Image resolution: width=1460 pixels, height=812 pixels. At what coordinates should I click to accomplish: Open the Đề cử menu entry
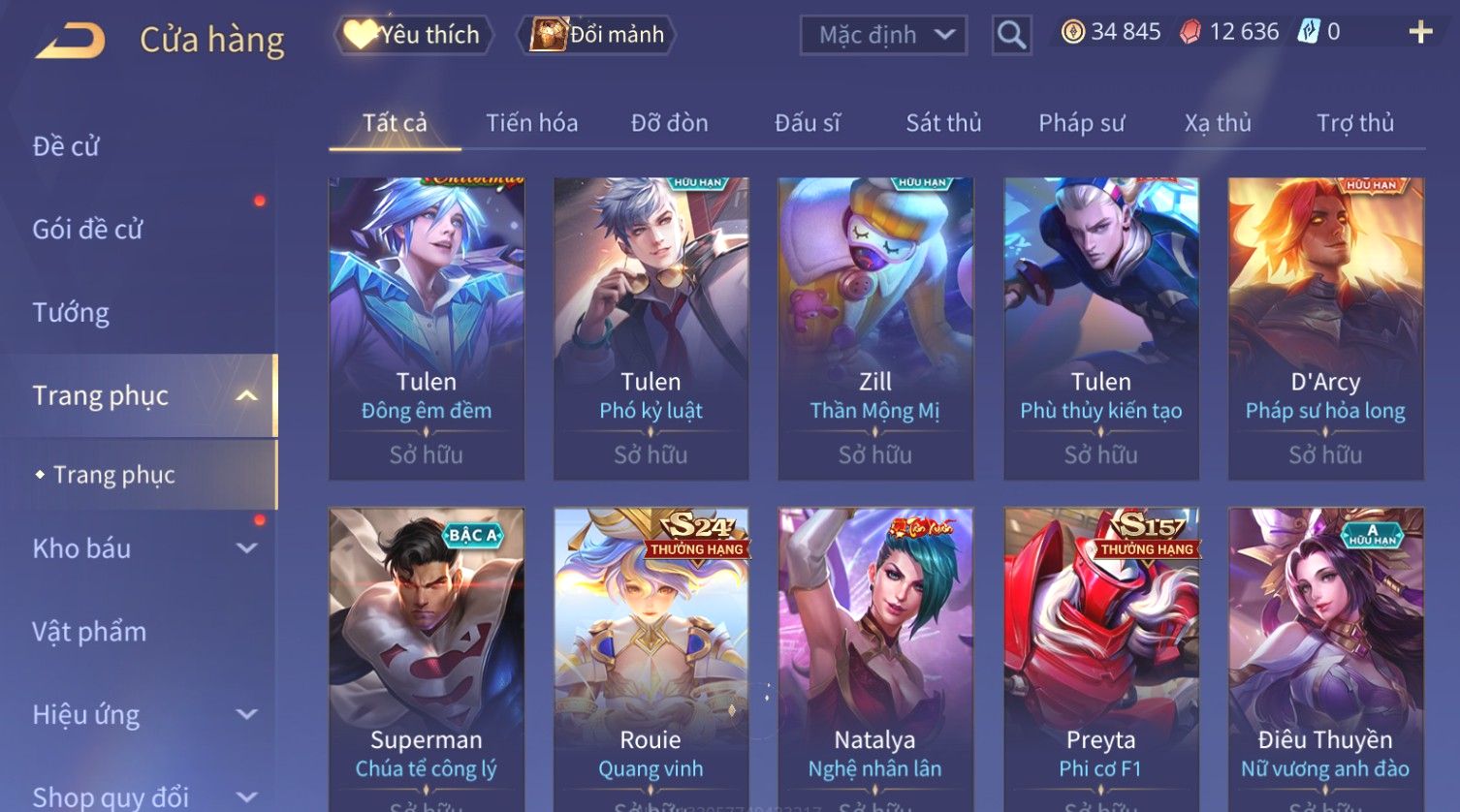tap(66, 146)
